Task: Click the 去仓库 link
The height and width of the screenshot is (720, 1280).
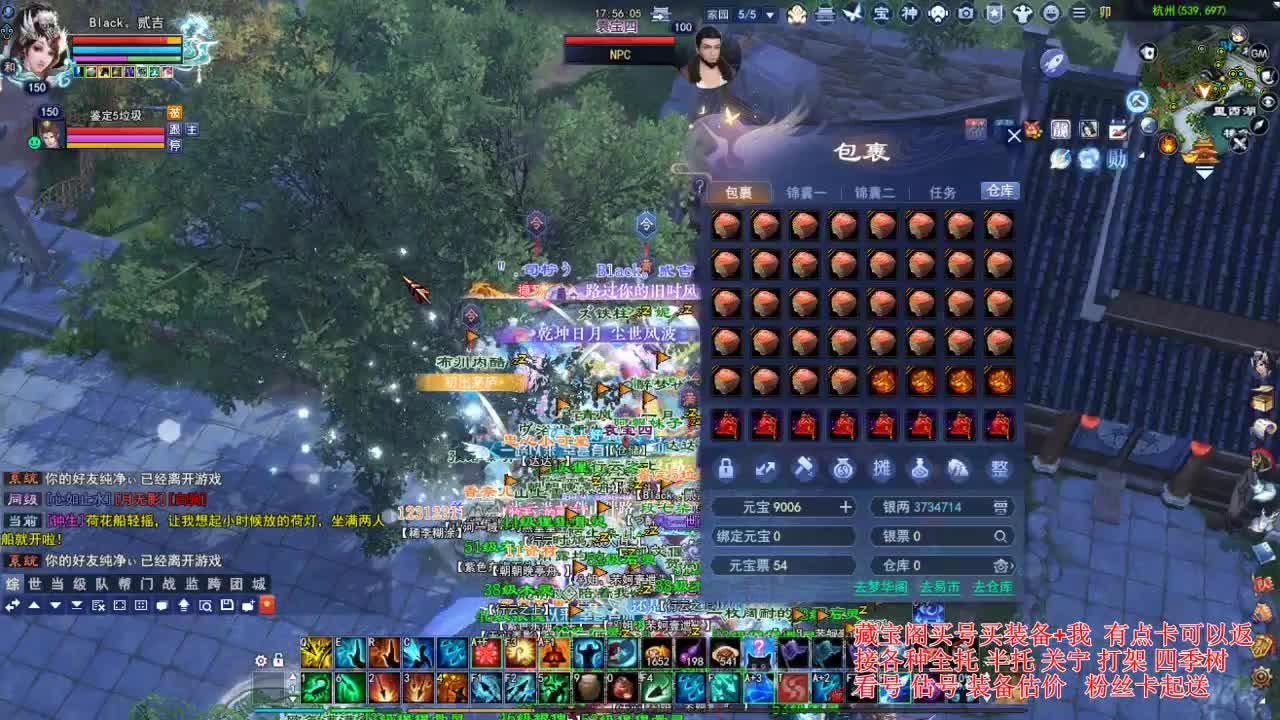Action: [993, 586]
